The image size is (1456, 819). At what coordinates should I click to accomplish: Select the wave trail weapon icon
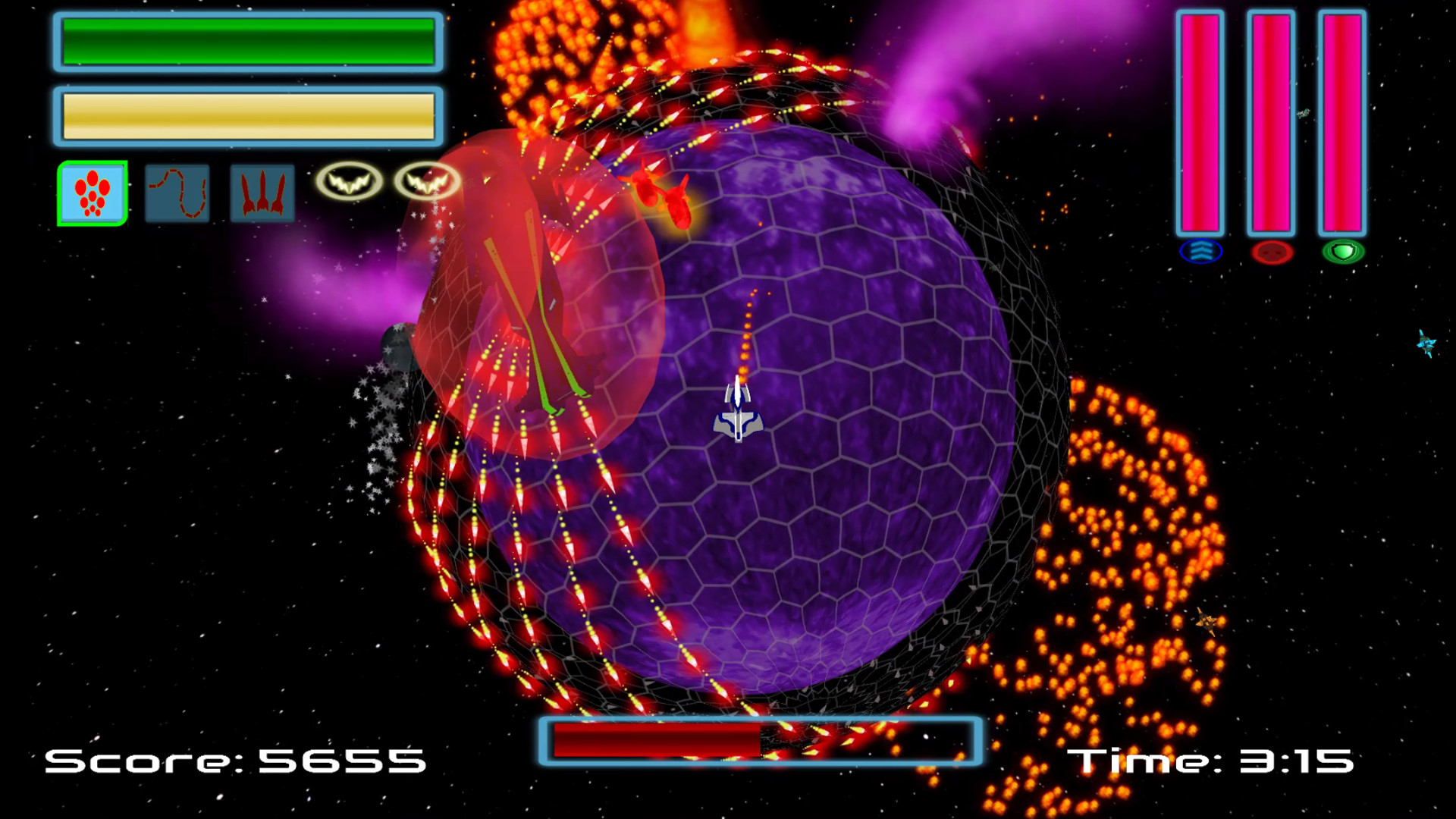(177, 192)
